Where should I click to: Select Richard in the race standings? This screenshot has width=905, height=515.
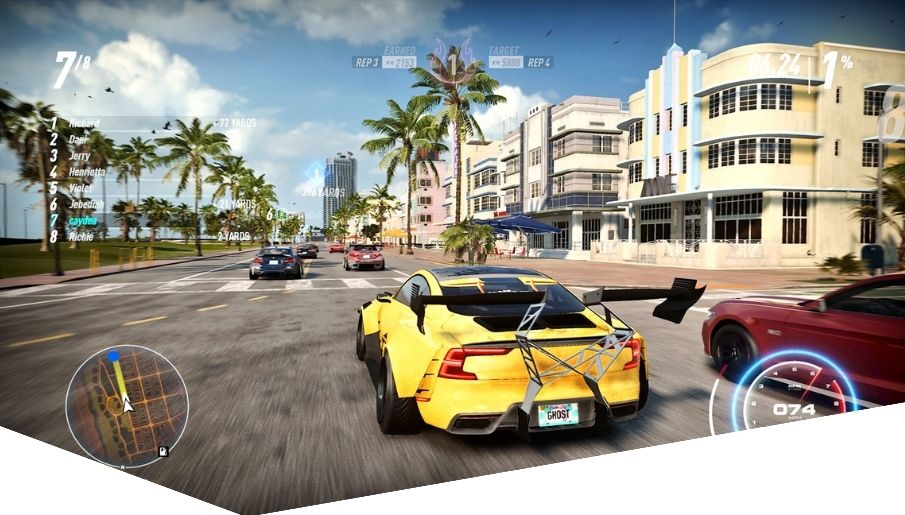[85, 123]
